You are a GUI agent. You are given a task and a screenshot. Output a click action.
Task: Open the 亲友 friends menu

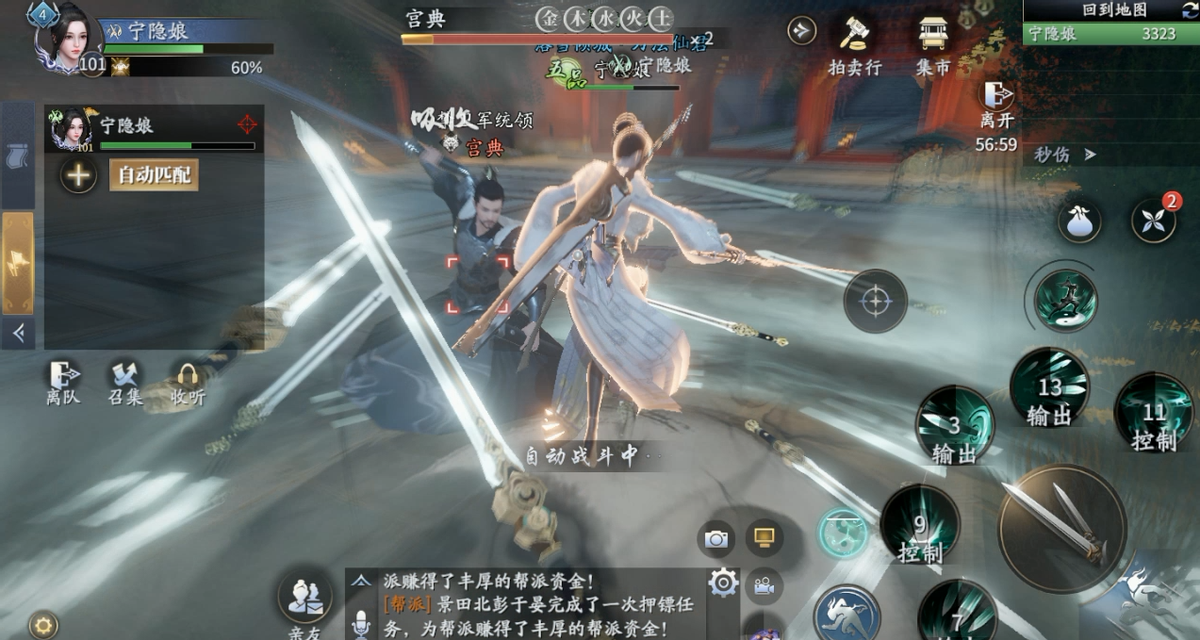pyautogui.click(x=304, y=600)
